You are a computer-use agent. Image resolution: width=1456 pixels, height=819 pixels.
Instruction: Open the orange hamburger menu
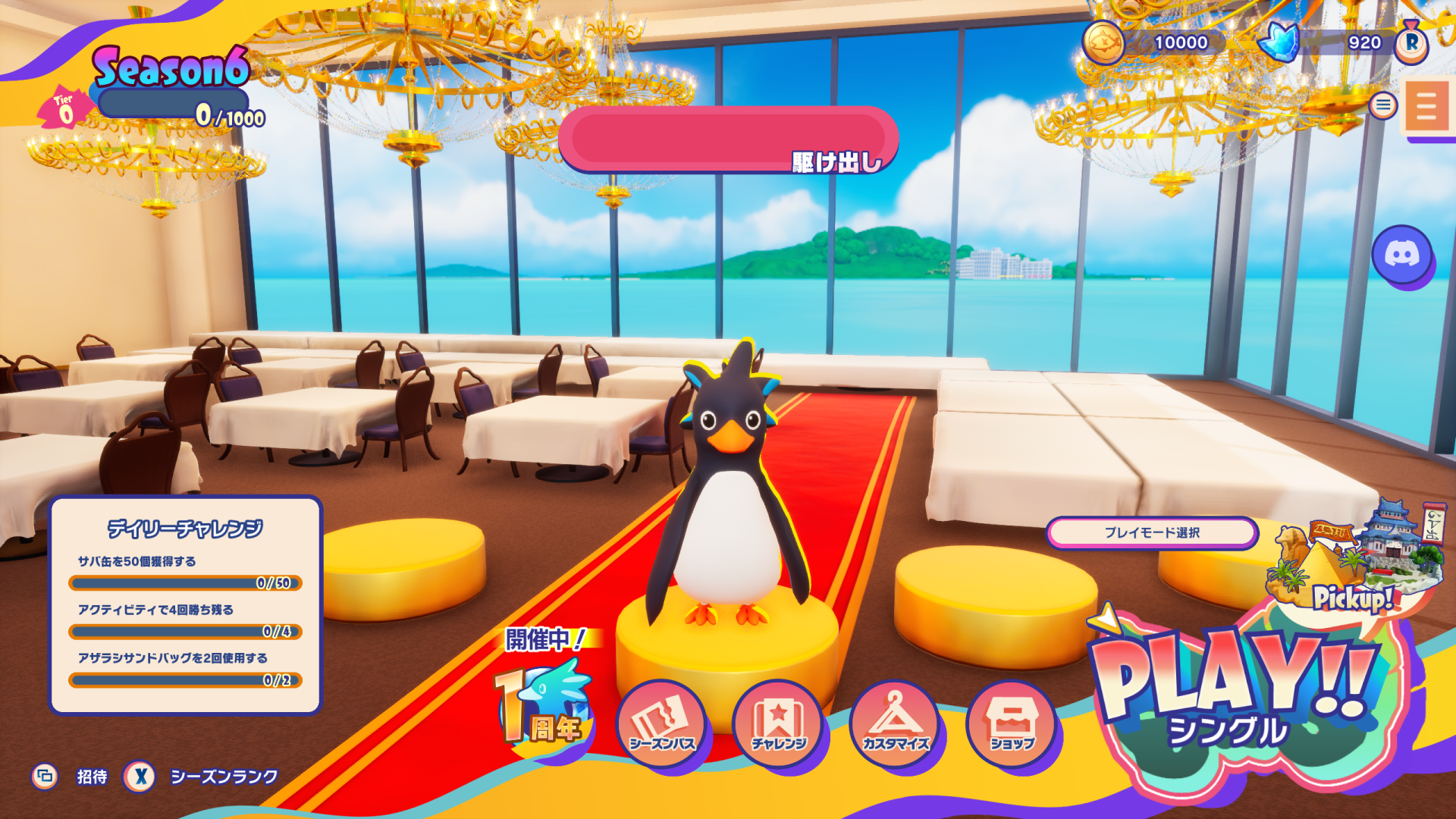pyautogui.click(x=1426, y=106)
